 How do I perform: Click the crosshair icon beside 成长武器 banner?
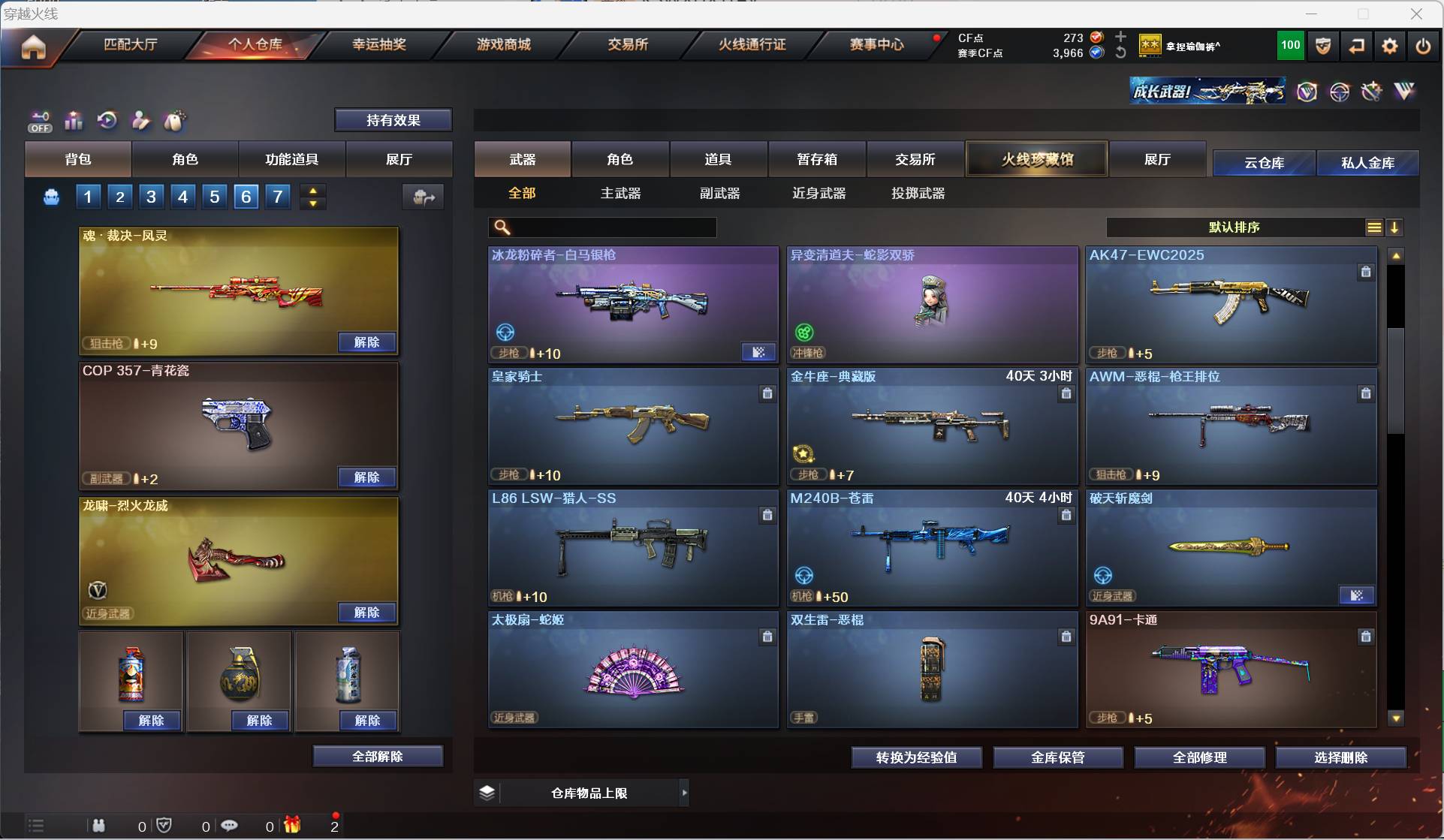1340,92
